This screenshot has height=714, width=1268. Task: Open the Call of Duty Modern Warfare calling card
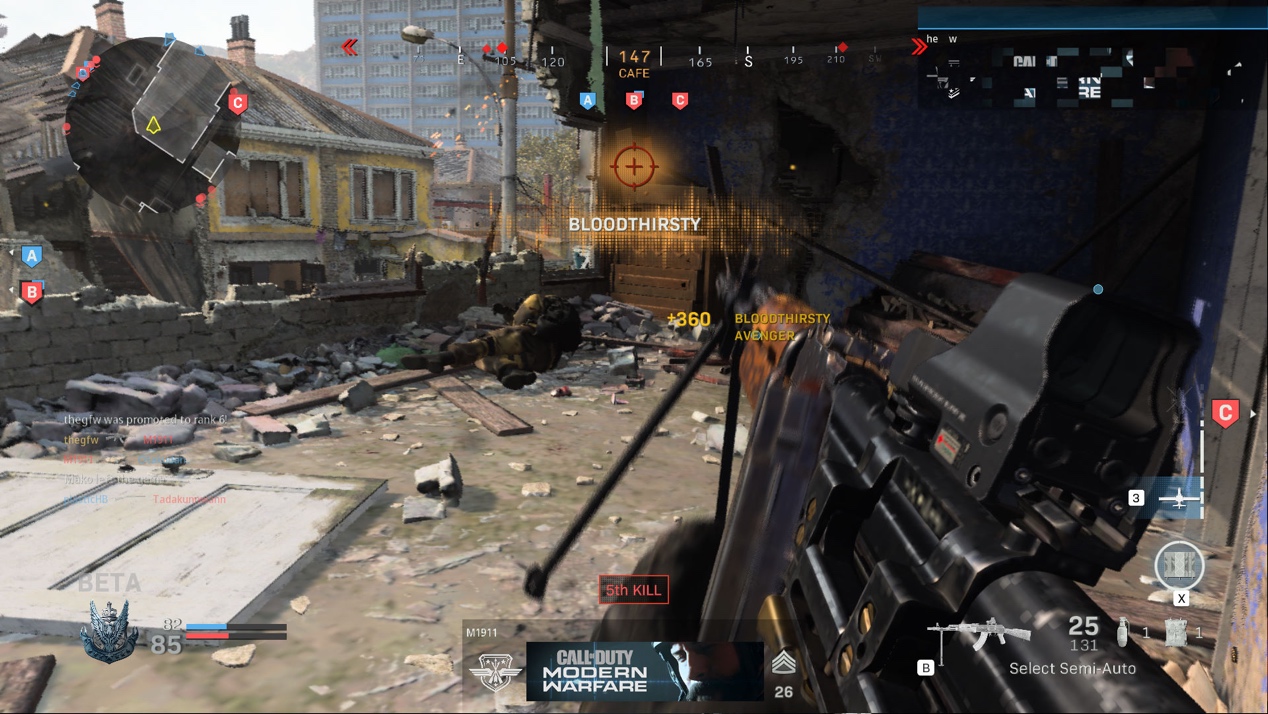pos(644,670)
